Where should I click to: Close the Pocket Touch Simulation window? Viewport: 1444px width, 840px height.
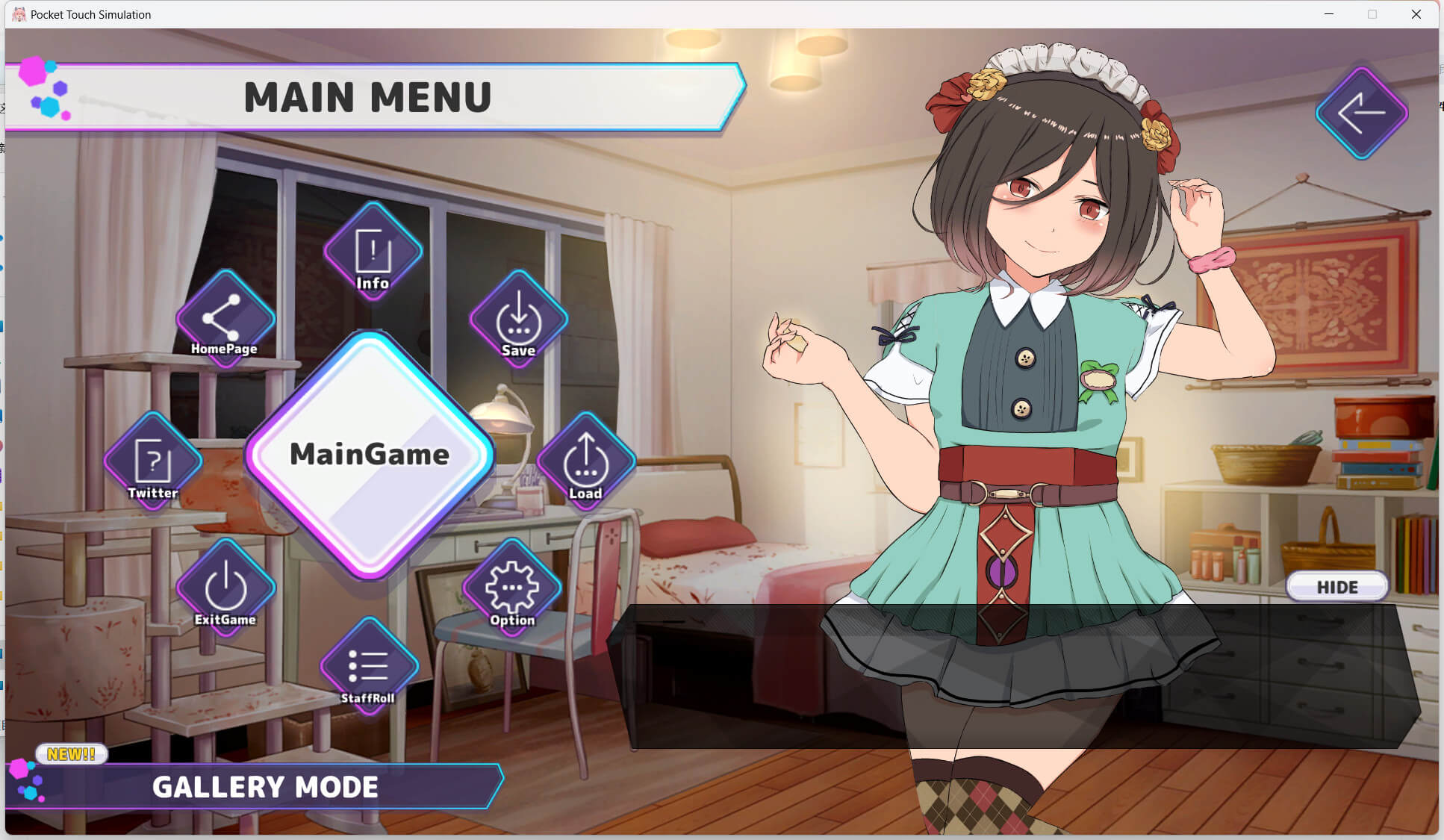point(1416,14)
